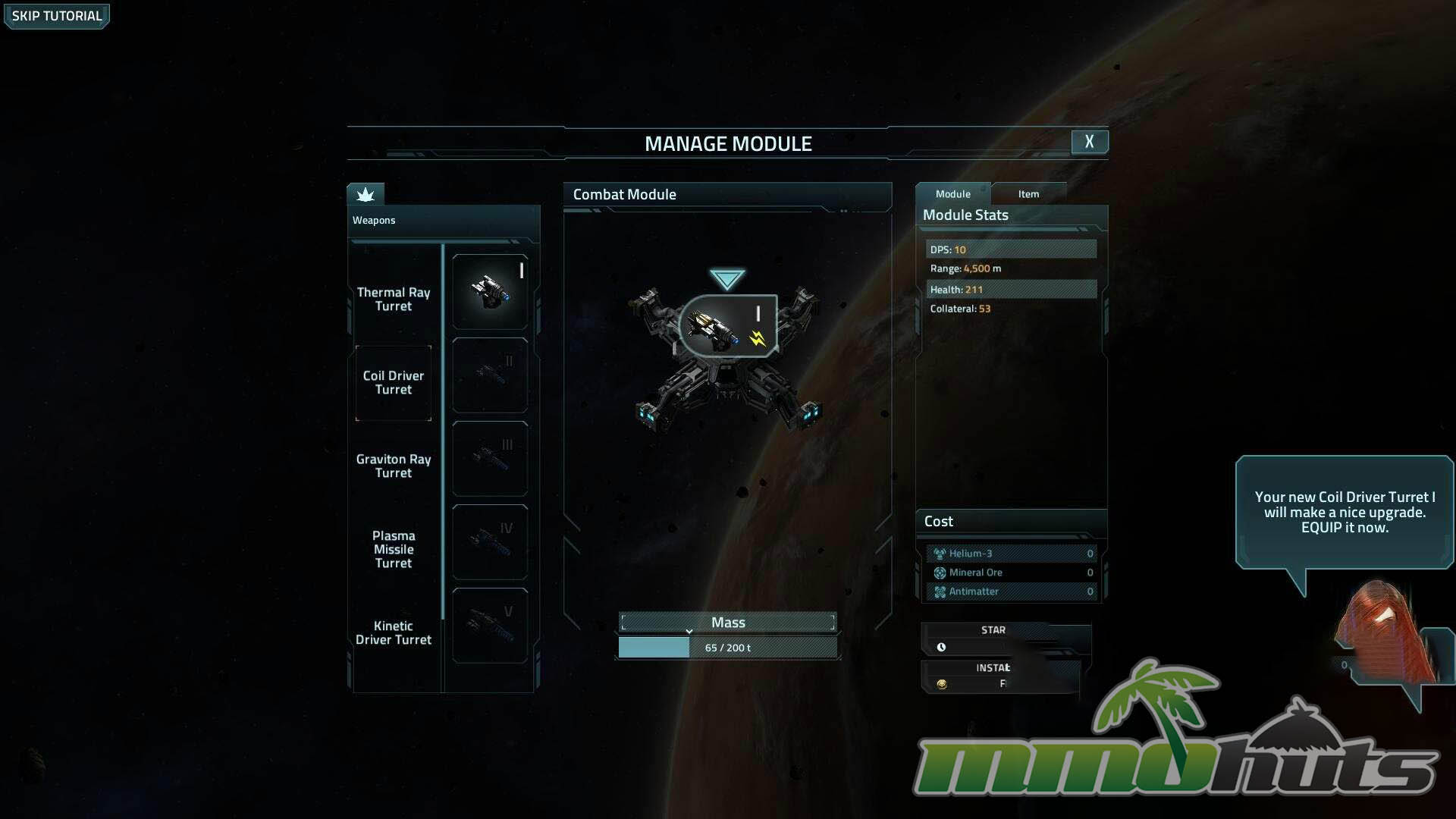The image size is (1456, 819).
Task: Select the Kinetic Driver Turret tier V icon
Action: click(490, 626)
